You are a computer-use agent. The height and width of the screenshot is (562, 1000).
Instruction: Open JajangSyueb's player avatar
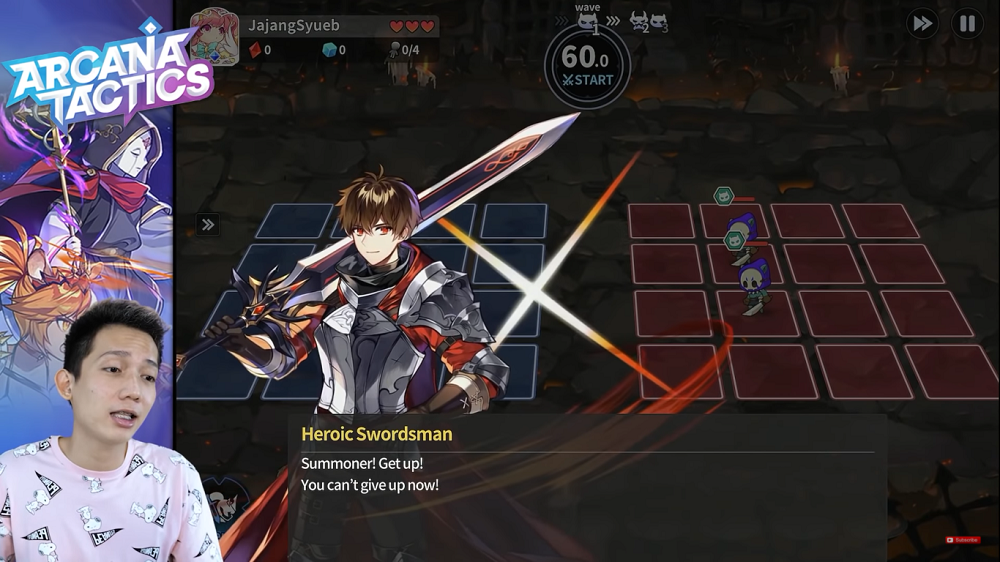(214, 37)
